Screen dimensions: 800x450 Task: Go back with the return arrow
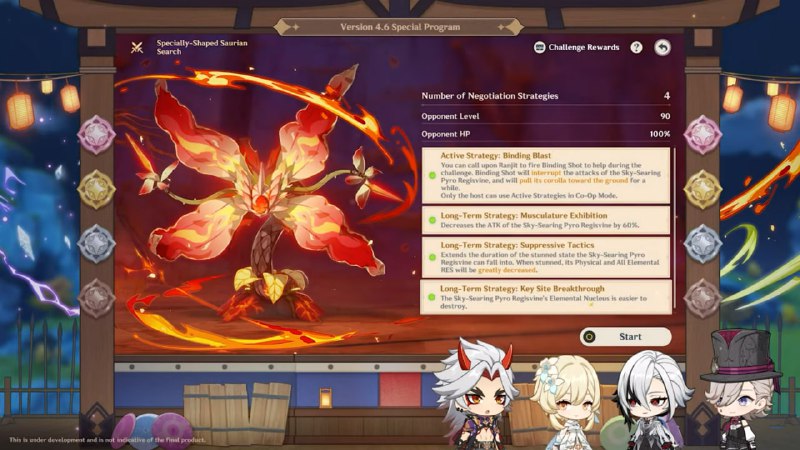pyautogui.click(x=662, y=47)
